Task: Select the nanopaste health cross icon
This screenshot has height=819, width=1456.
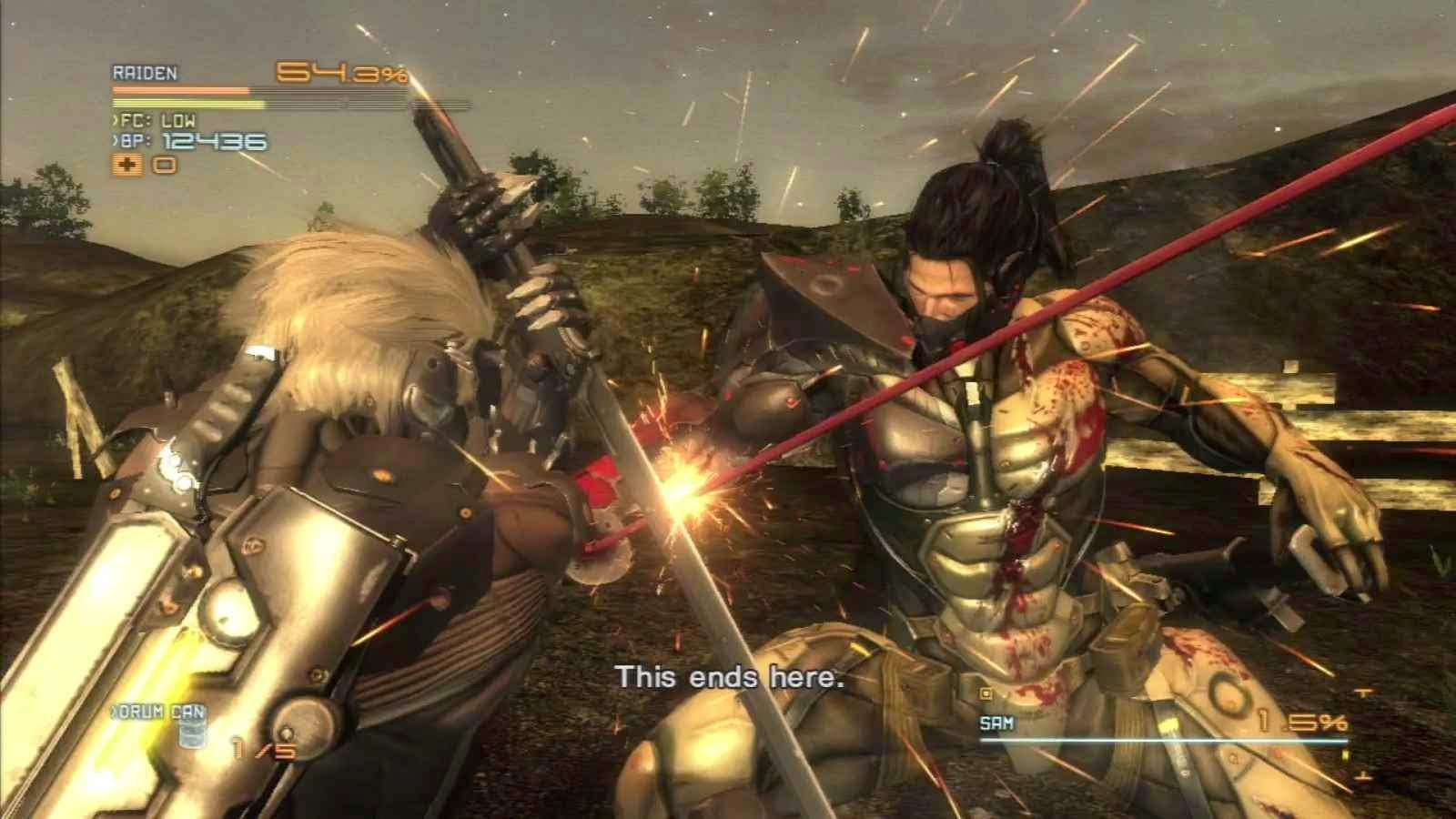Action: (x=128, y=164)
